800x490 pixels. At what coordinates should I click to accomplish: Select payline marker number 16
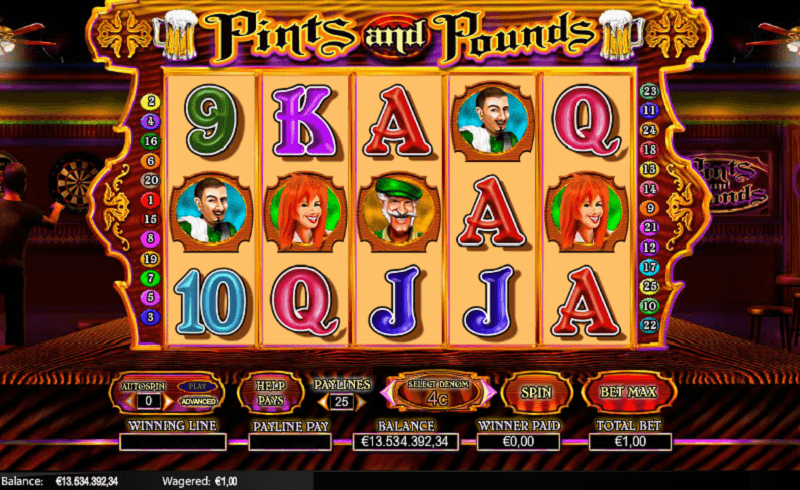click(x=152, y=141)
